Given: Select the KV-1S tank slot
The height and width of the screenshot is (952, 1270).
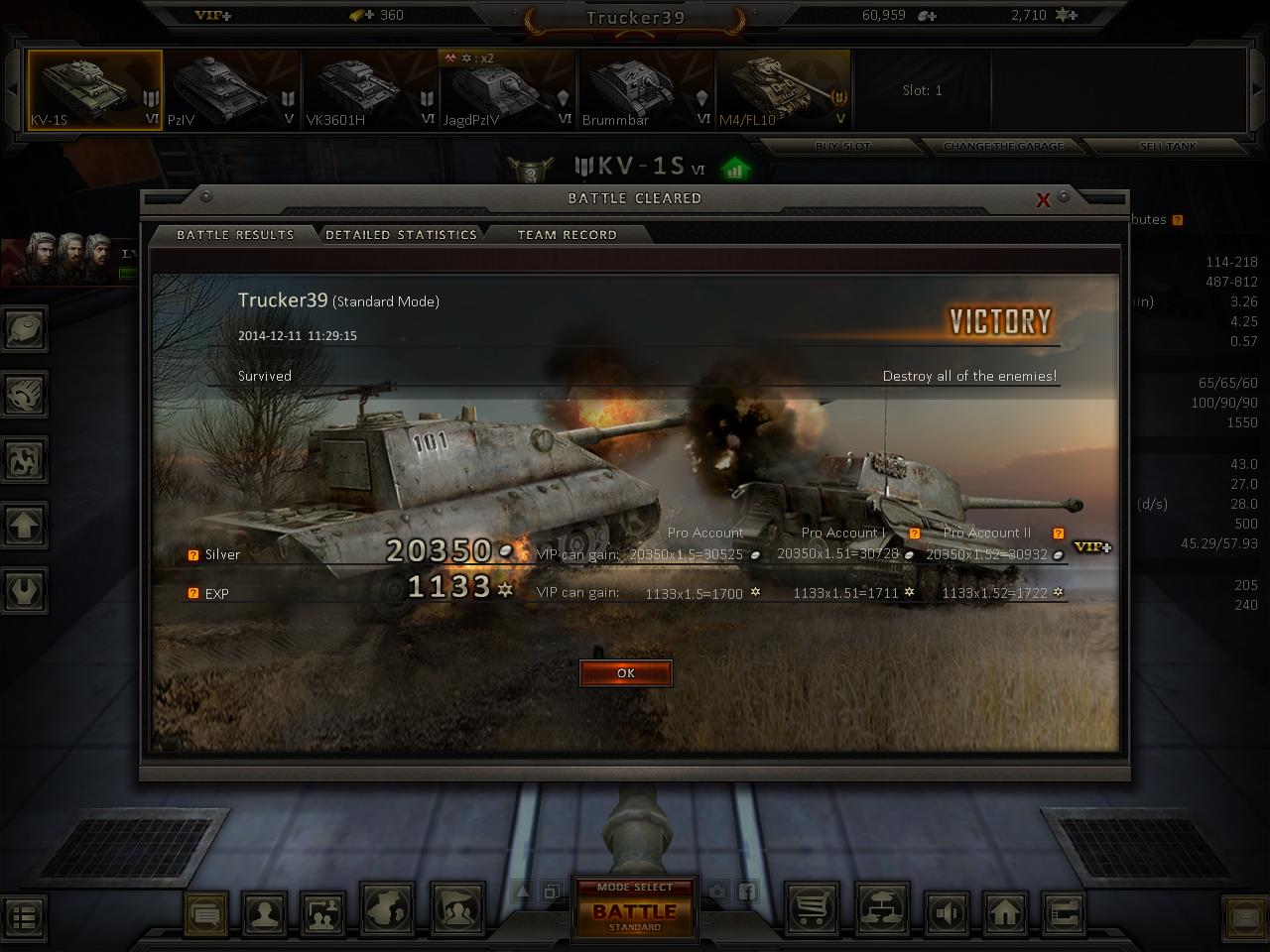Looking at the screenshot, I should pos(94,91).
